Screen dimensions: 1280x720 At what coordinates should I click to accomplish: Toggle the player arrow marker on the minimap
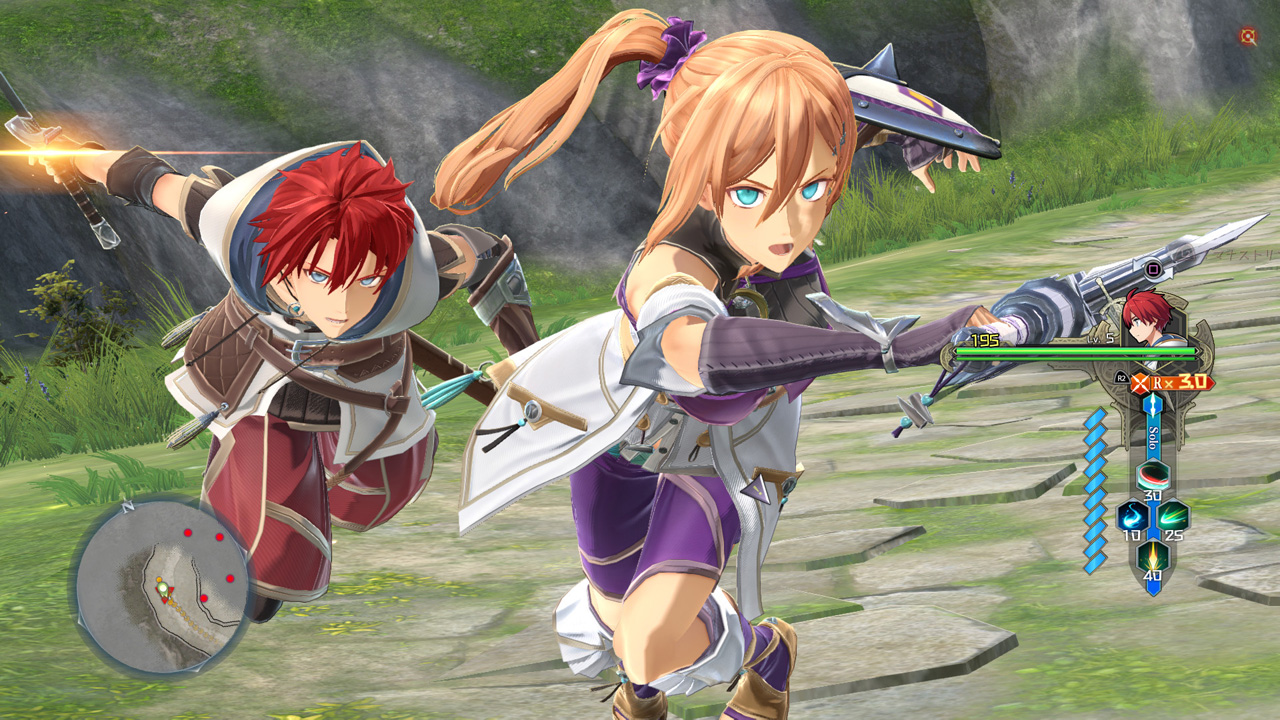(164, 589)
